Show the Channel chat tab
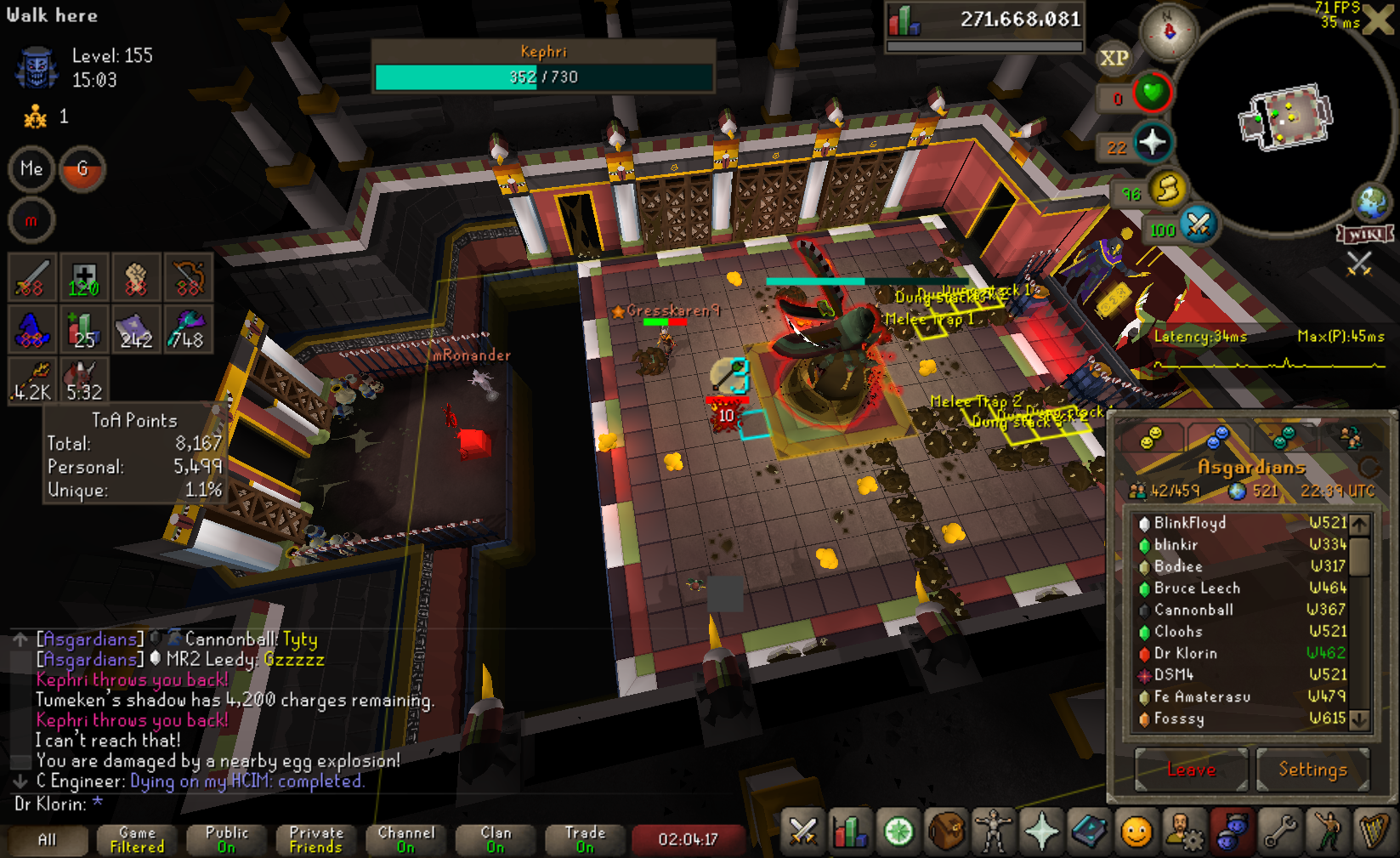The width and height of the screenshot is (1400, 858). point(405,839)
